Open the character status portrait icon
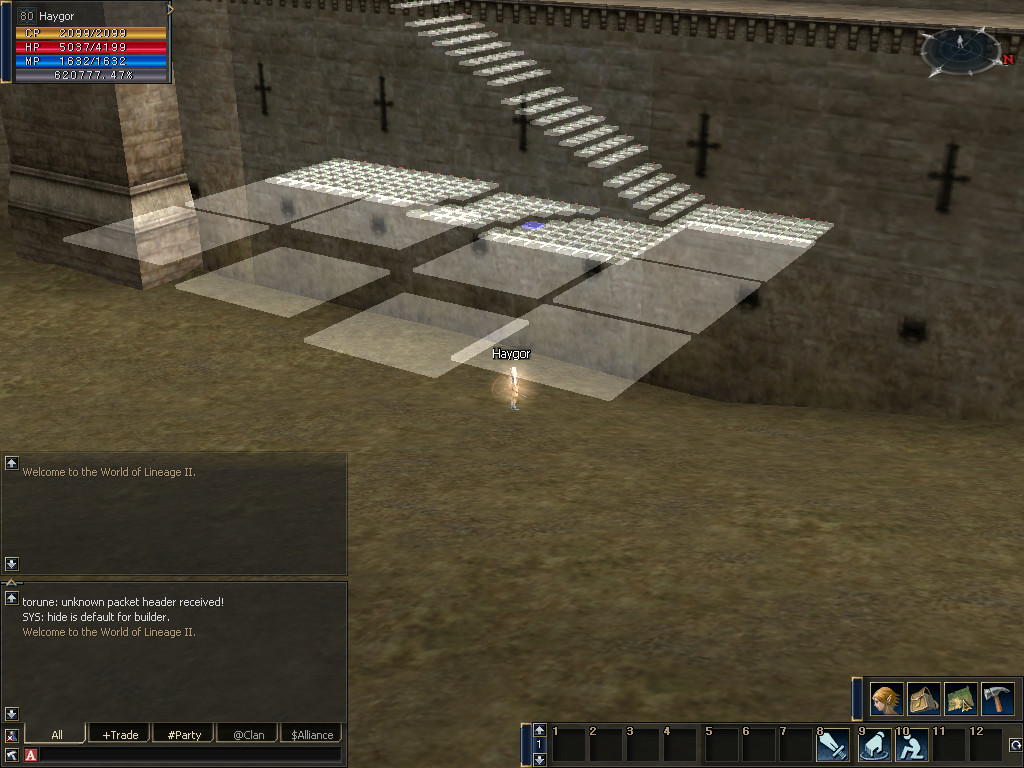The width and height of the screenshot is (1024, 768). coord(886,699)
